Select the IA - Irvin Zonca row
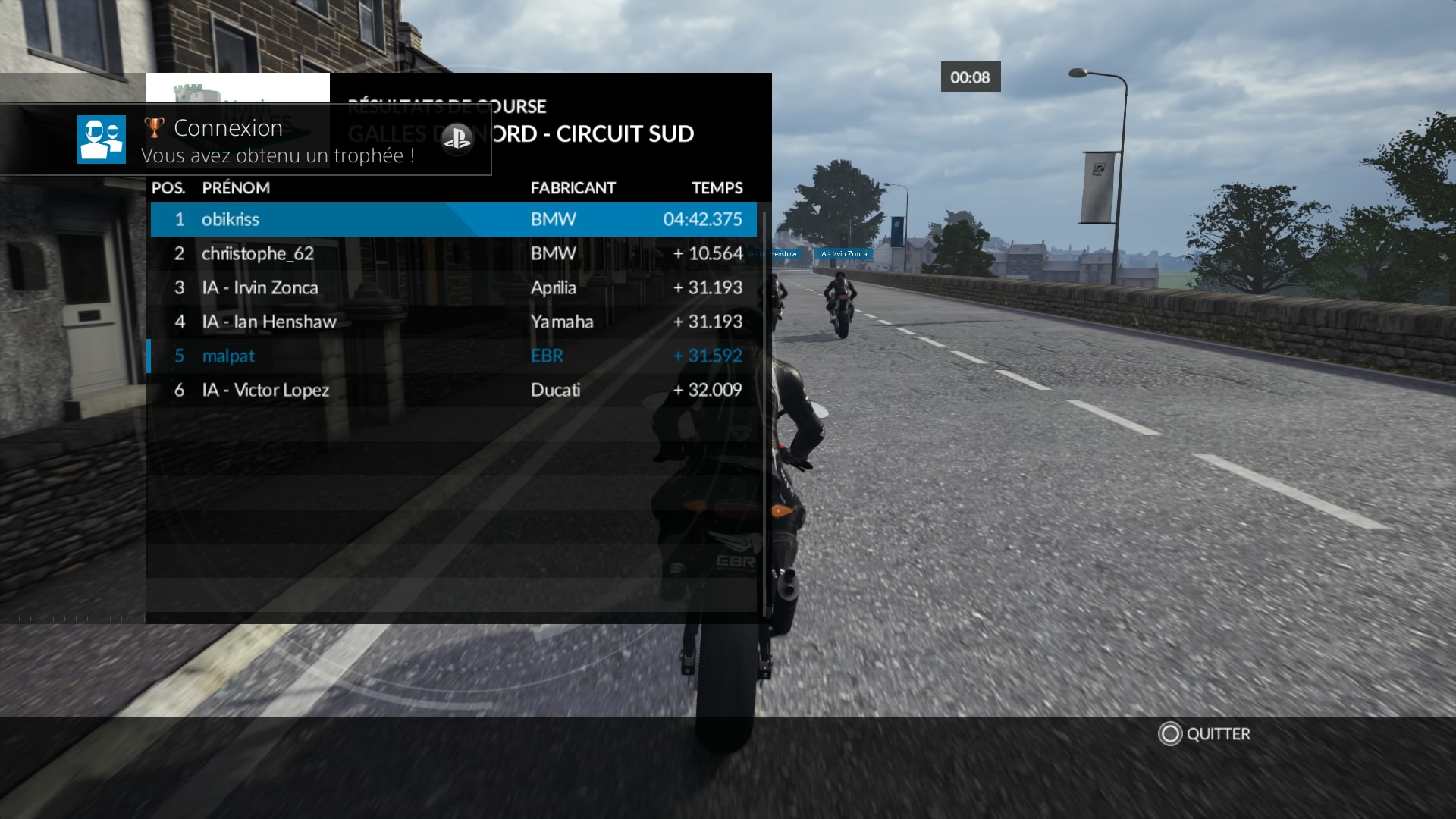 point(453,287)
